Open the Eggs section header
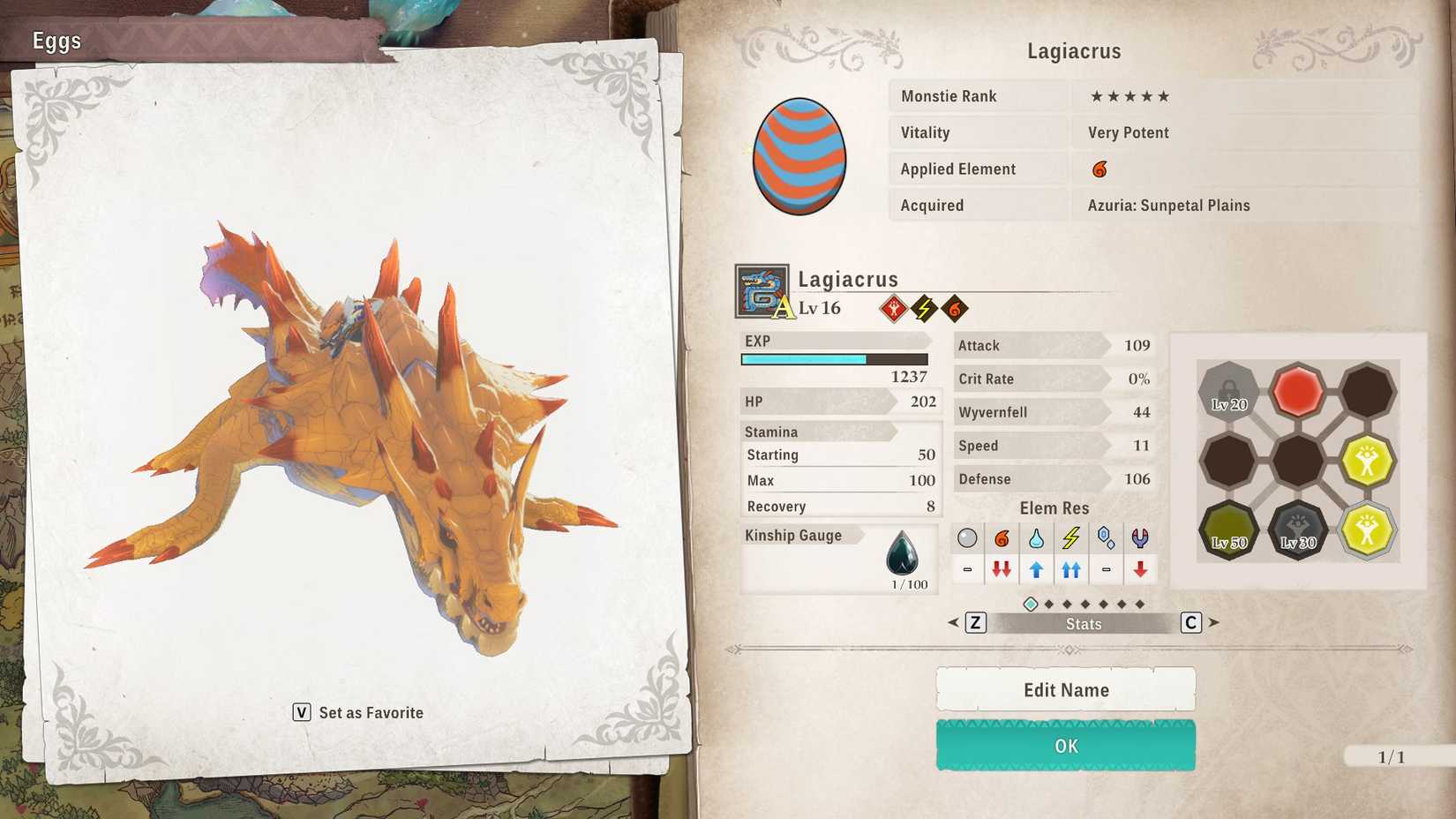 click(x=56, y=41)
